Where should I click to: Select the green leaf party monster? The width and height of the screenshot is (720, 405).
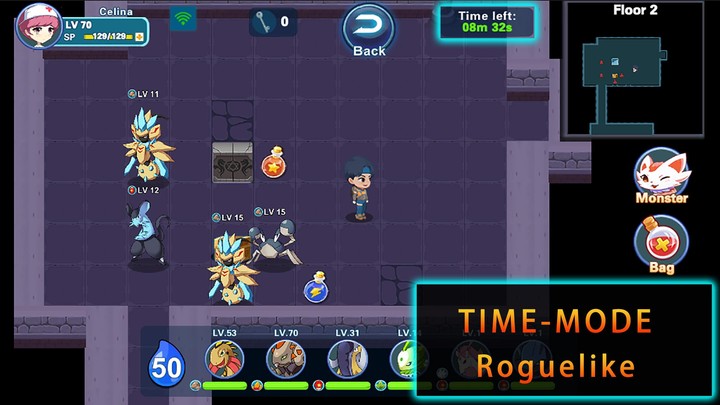click(406, 358)
